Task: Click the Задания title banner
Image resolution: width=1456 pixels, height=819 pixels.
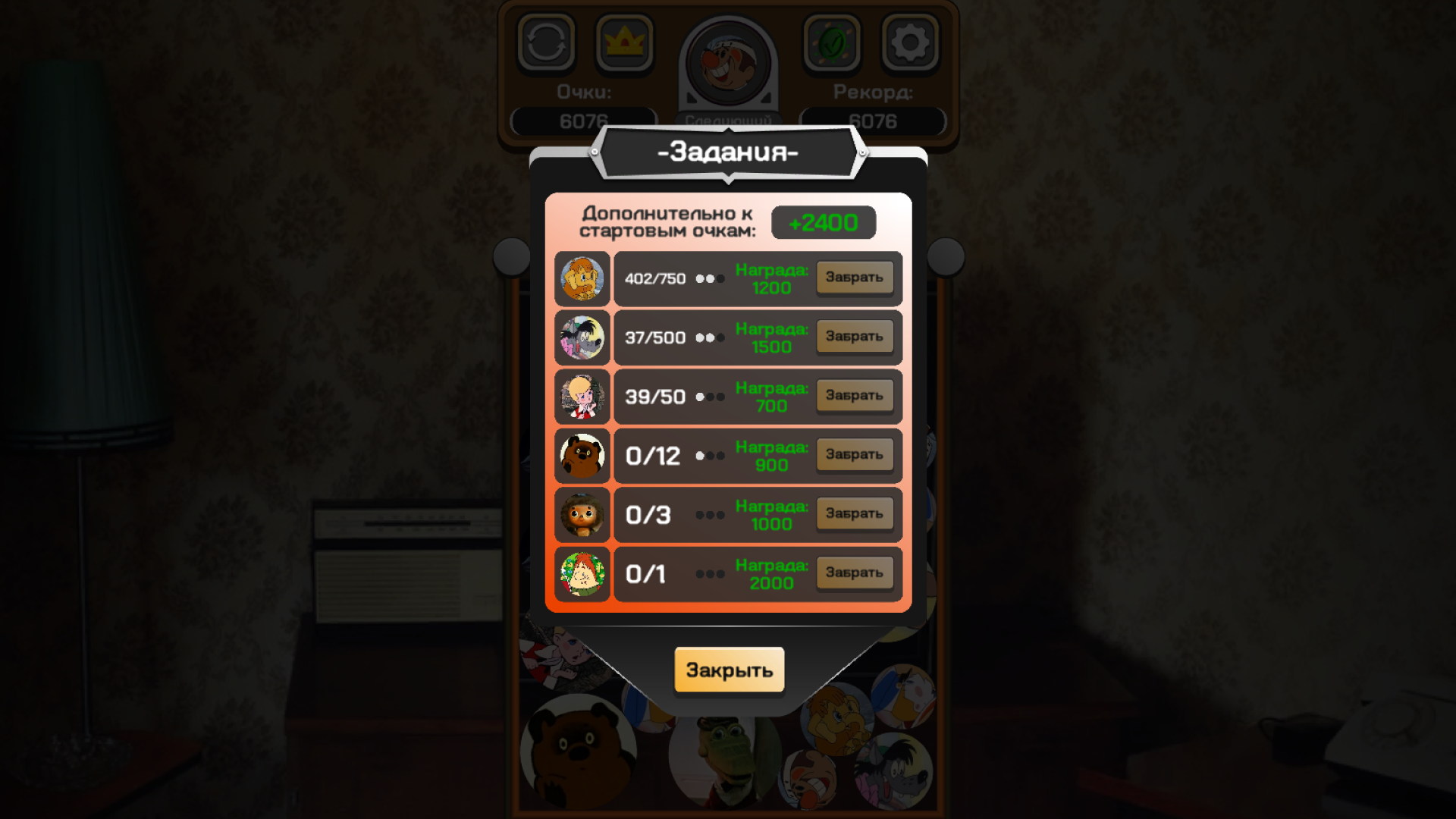Action: pyautogui.click(x=728, y=151)
